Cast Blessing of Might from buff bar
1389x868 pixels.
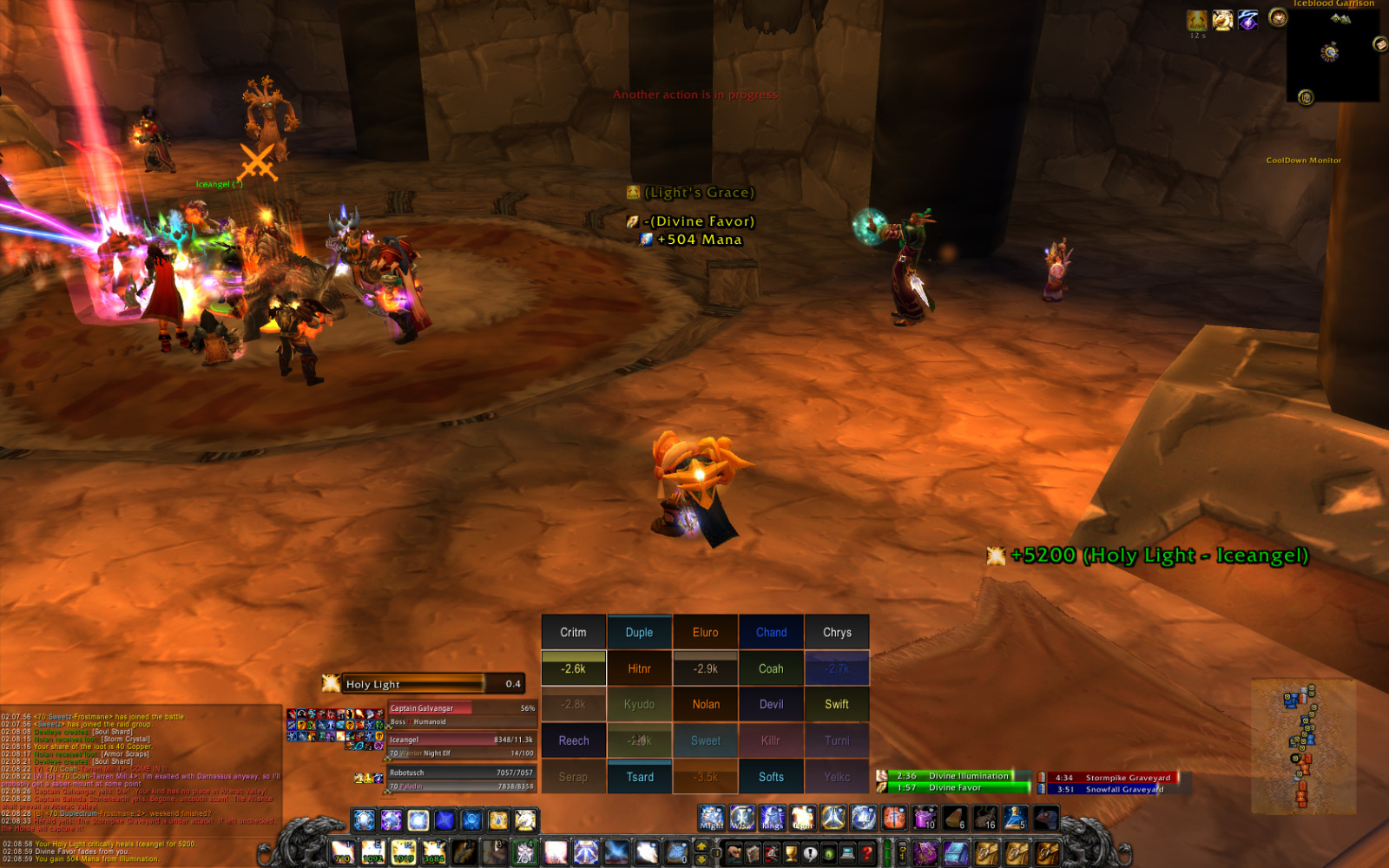point(712,818)
